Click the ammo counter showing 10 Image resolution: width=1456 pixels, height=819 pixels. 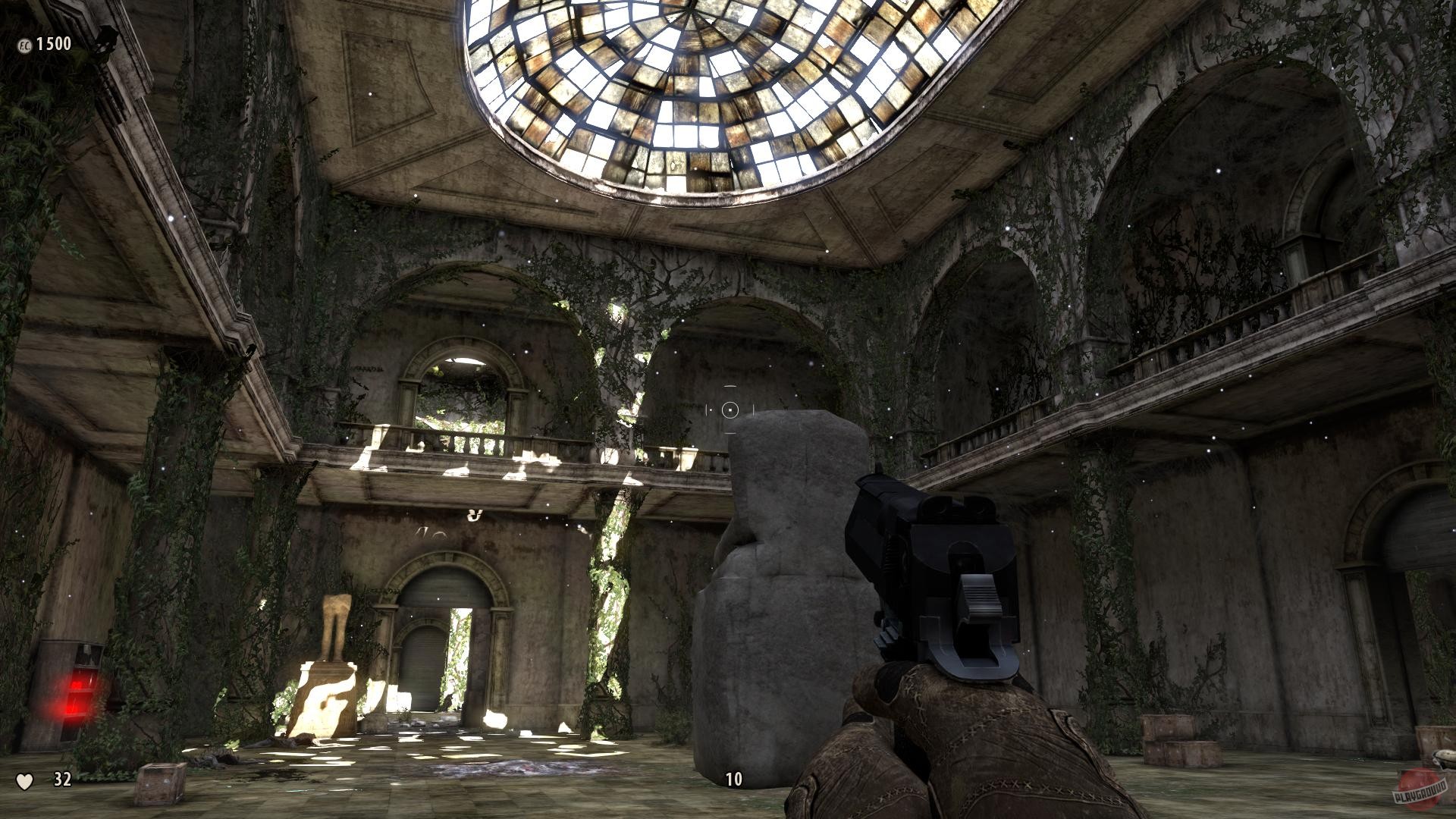click(733, 779)
